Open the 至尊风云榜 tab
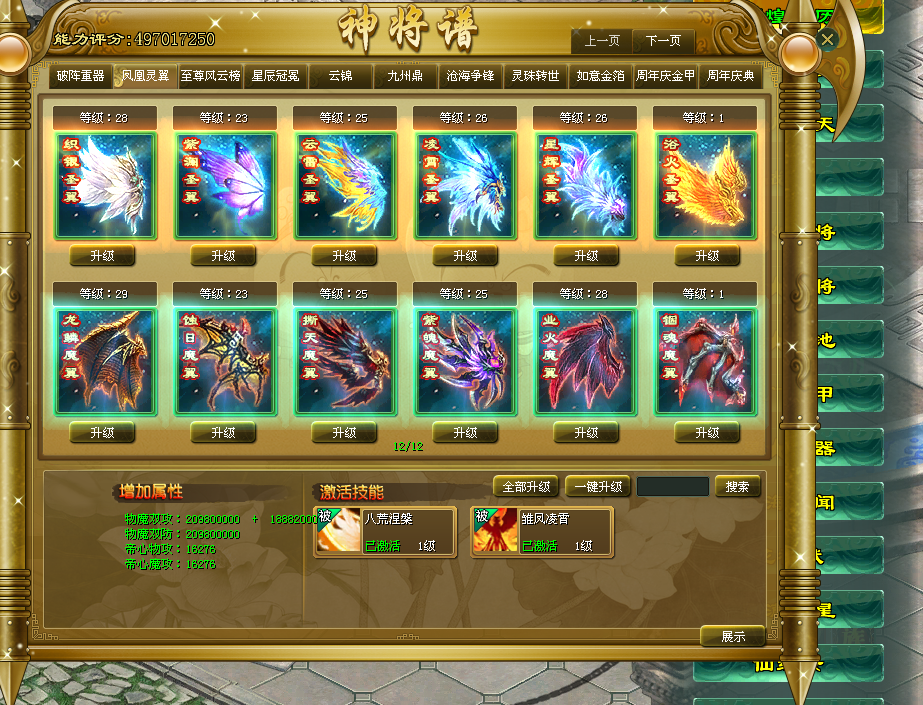Screen dimensions: 923x705 pos(211,76)
